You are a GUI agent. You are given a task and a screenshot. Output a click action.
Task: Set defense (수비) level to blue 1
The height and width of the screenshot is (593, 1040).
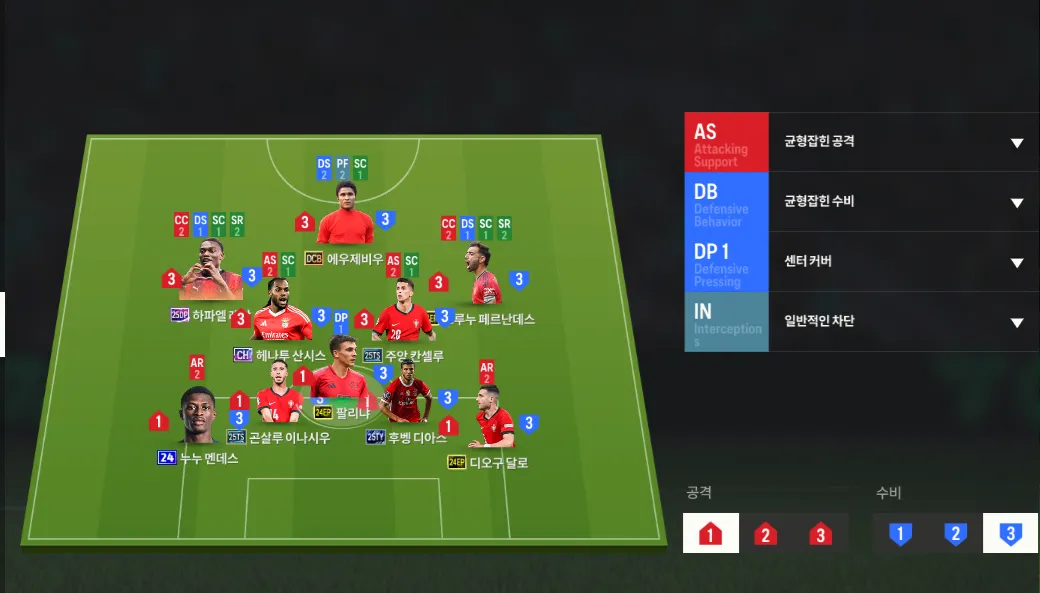pyautogui.click(x=900, y=533)
